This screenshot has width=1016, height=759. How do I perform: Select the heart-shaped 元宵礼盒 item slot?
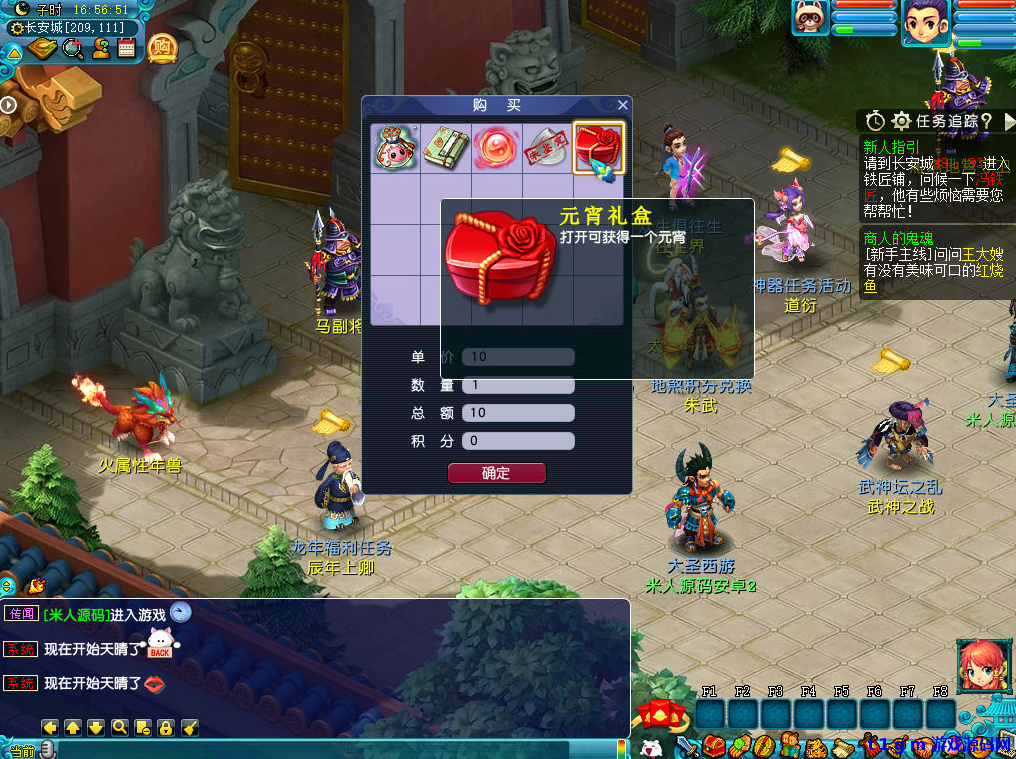[599, 148]
